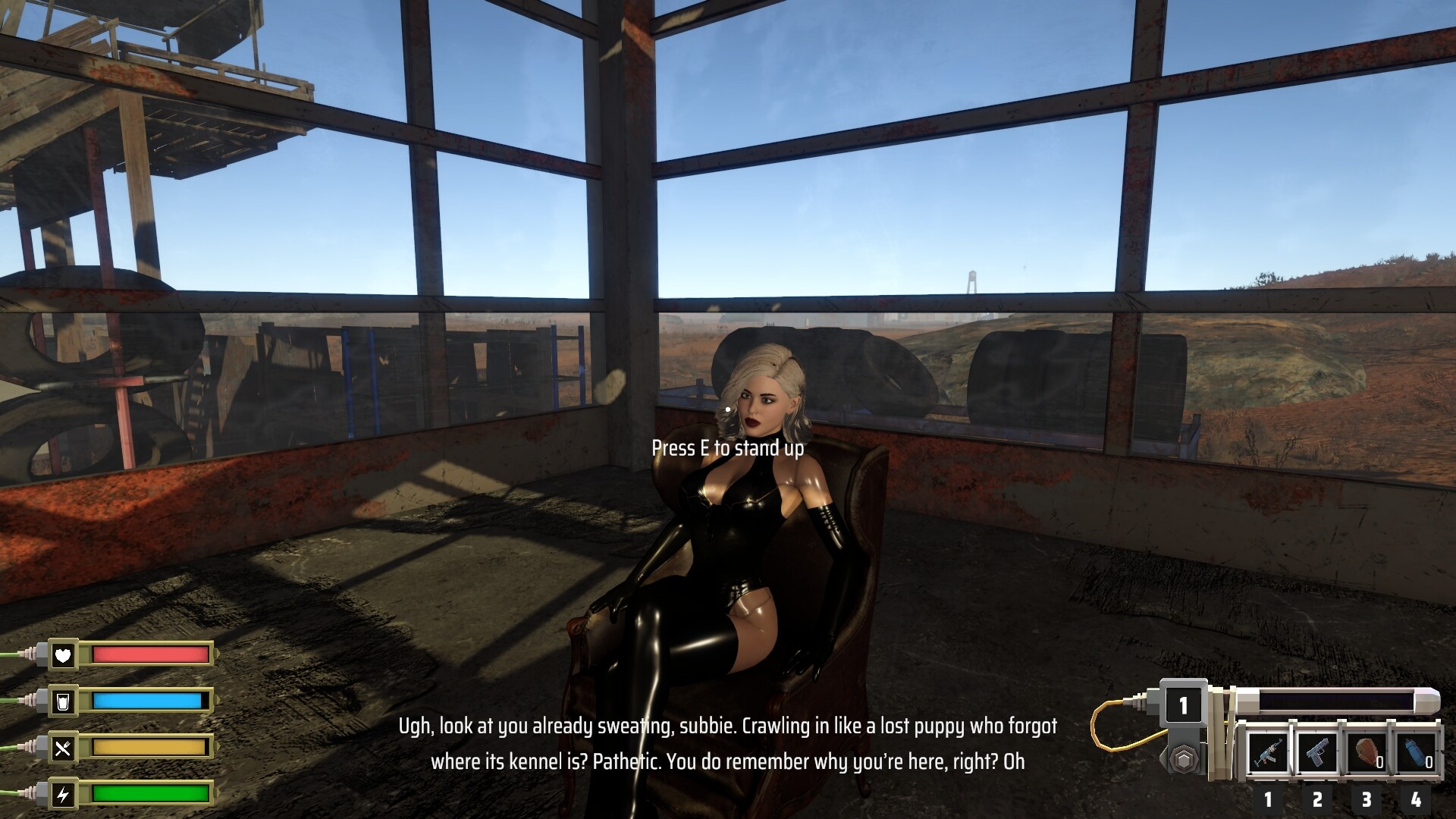Click the water glass thirst icon
This screenshot has width=1456, height=819.
64,701
